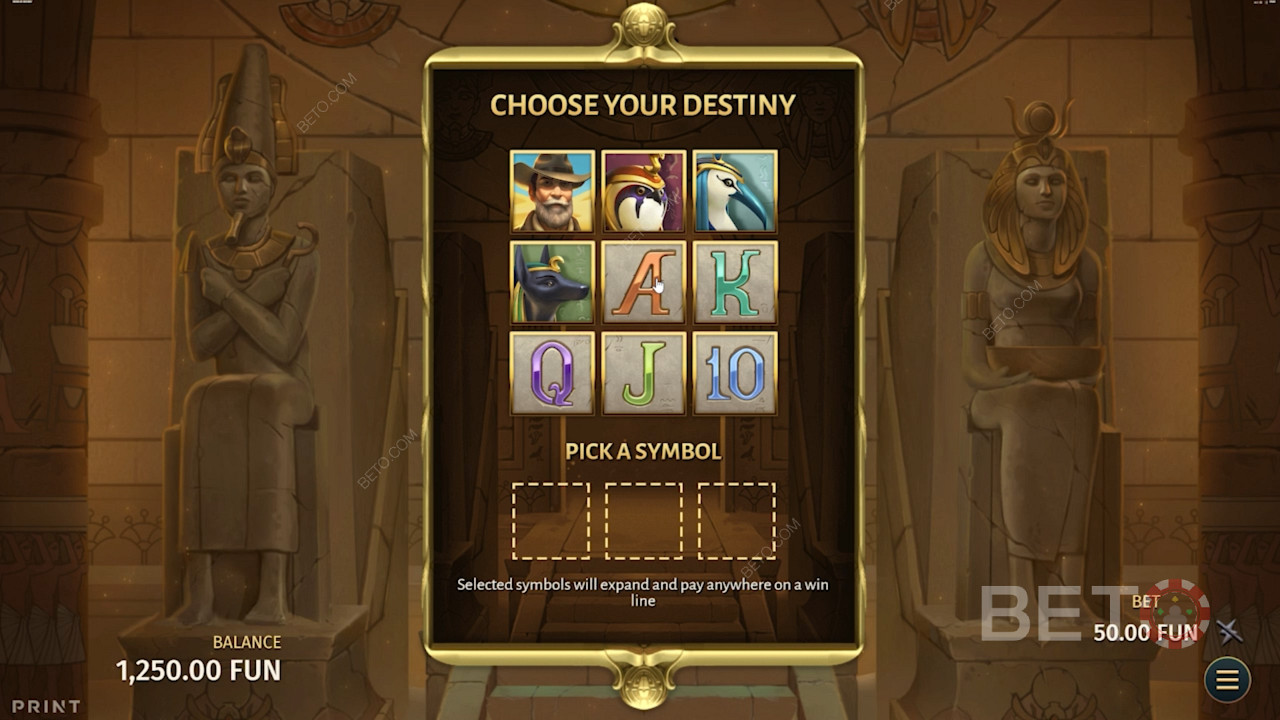
Task: Select the ibis bird Thoth symbol
Action: point(735,191)
